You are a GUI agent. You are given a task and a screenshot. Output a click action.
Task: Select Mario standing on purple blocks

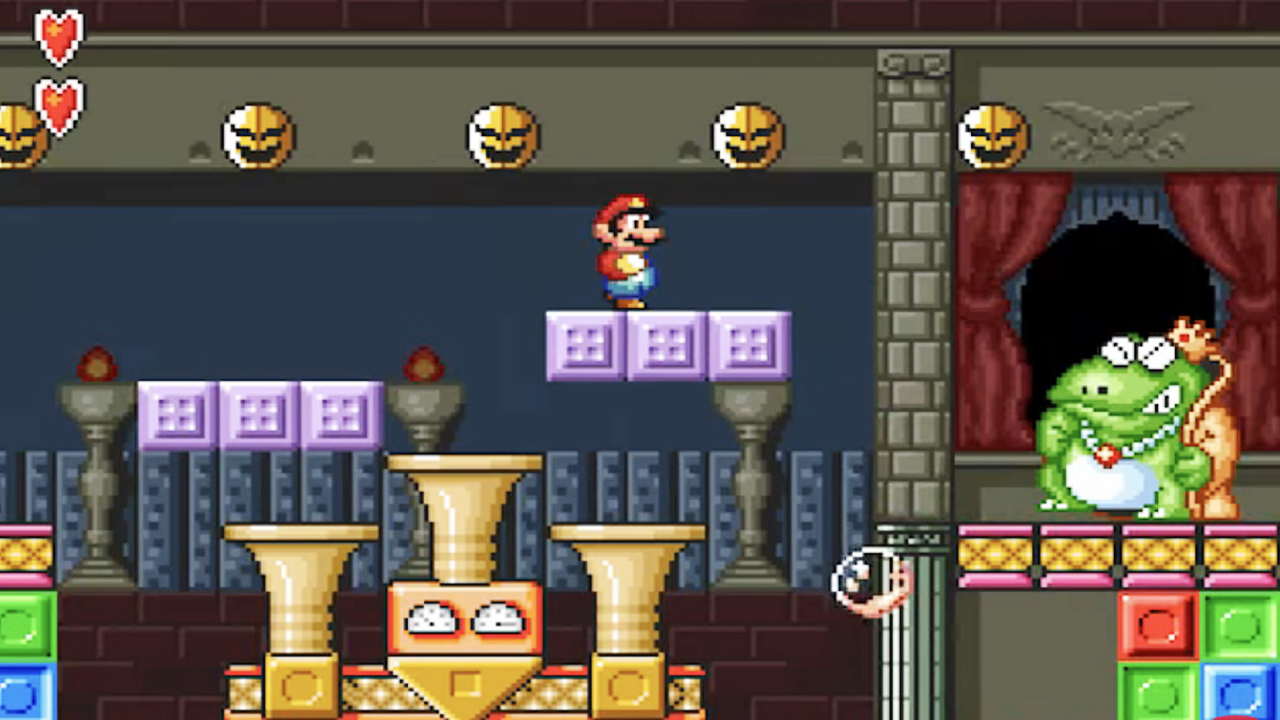628,250
